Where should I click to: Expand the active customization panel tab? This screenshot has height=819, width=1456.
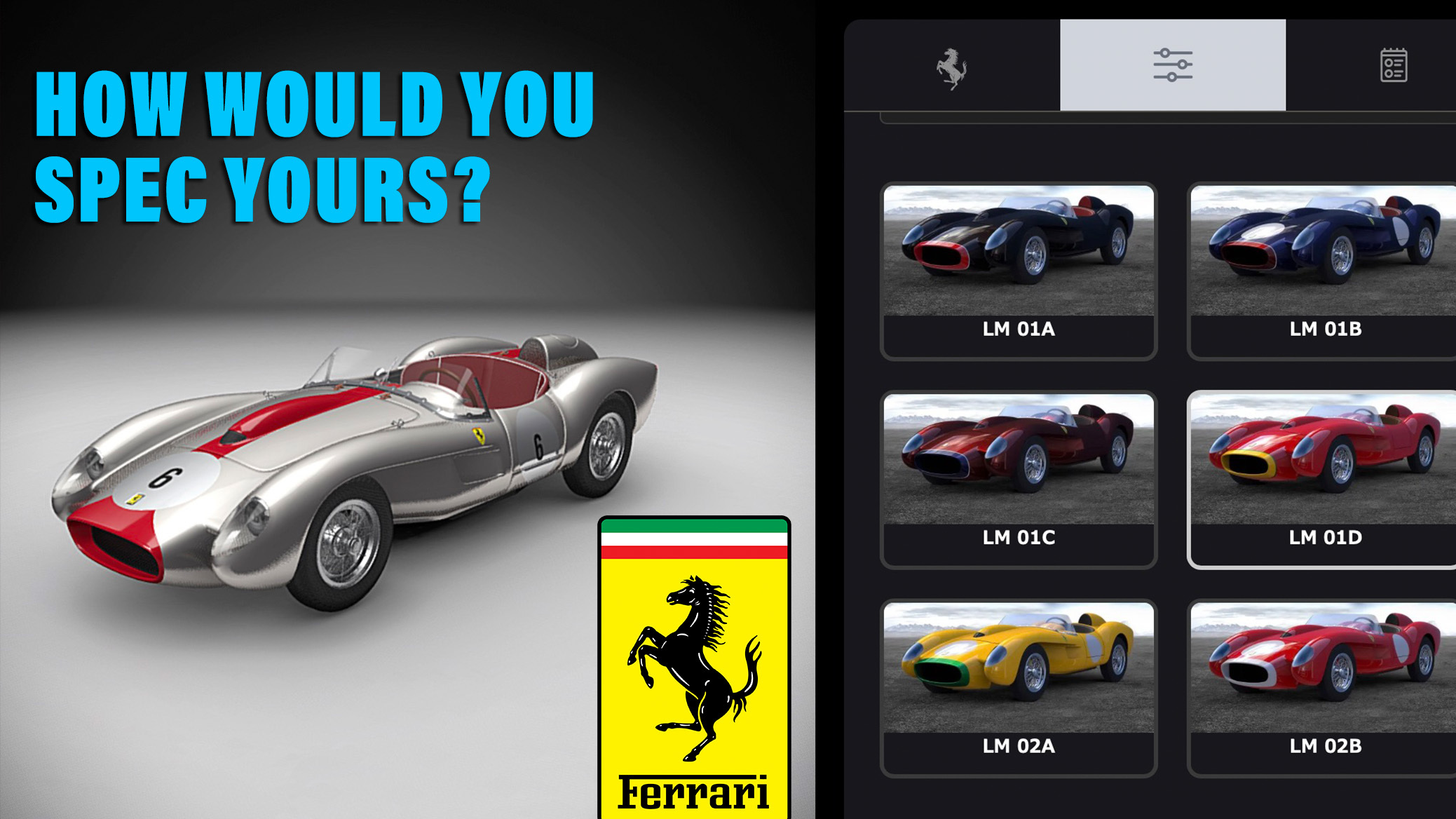[1172, 65]
